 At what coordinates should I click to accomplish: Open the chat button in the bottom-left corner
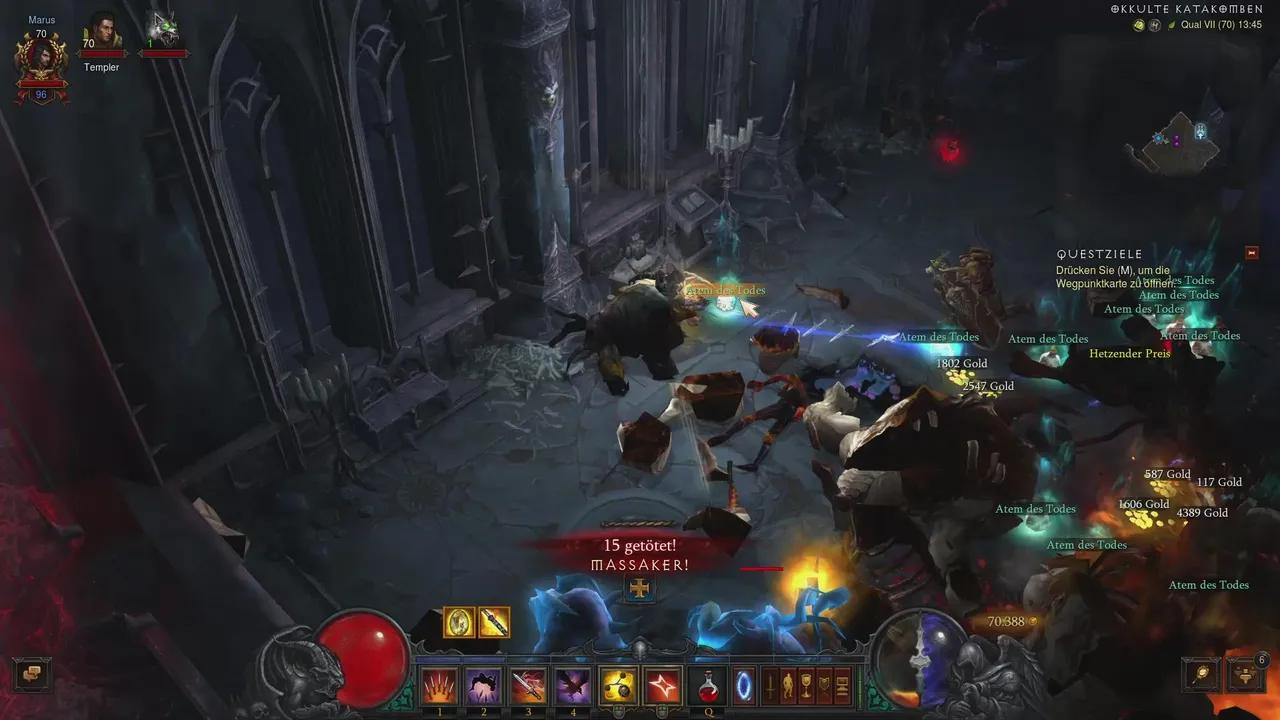click(31, 673)
